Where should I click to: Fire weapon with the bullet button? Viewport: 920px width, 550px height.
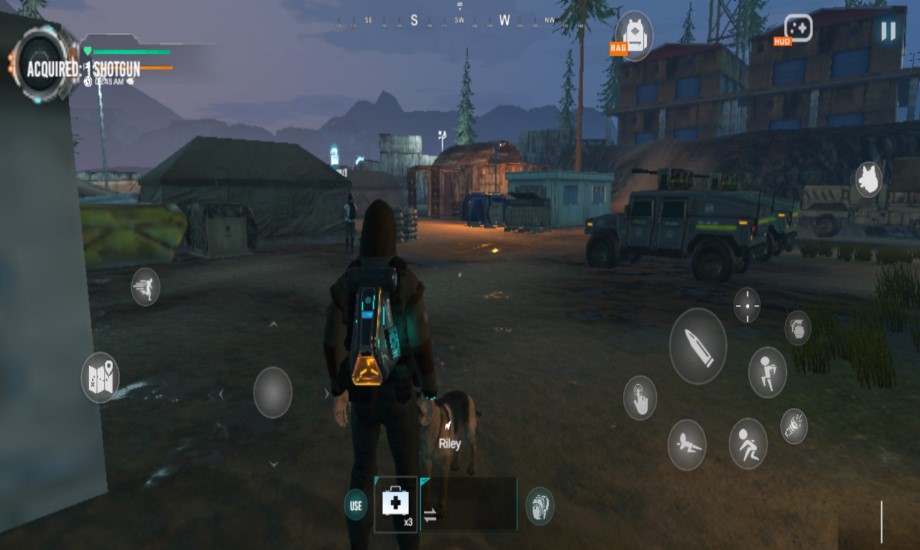click(697, 346)
